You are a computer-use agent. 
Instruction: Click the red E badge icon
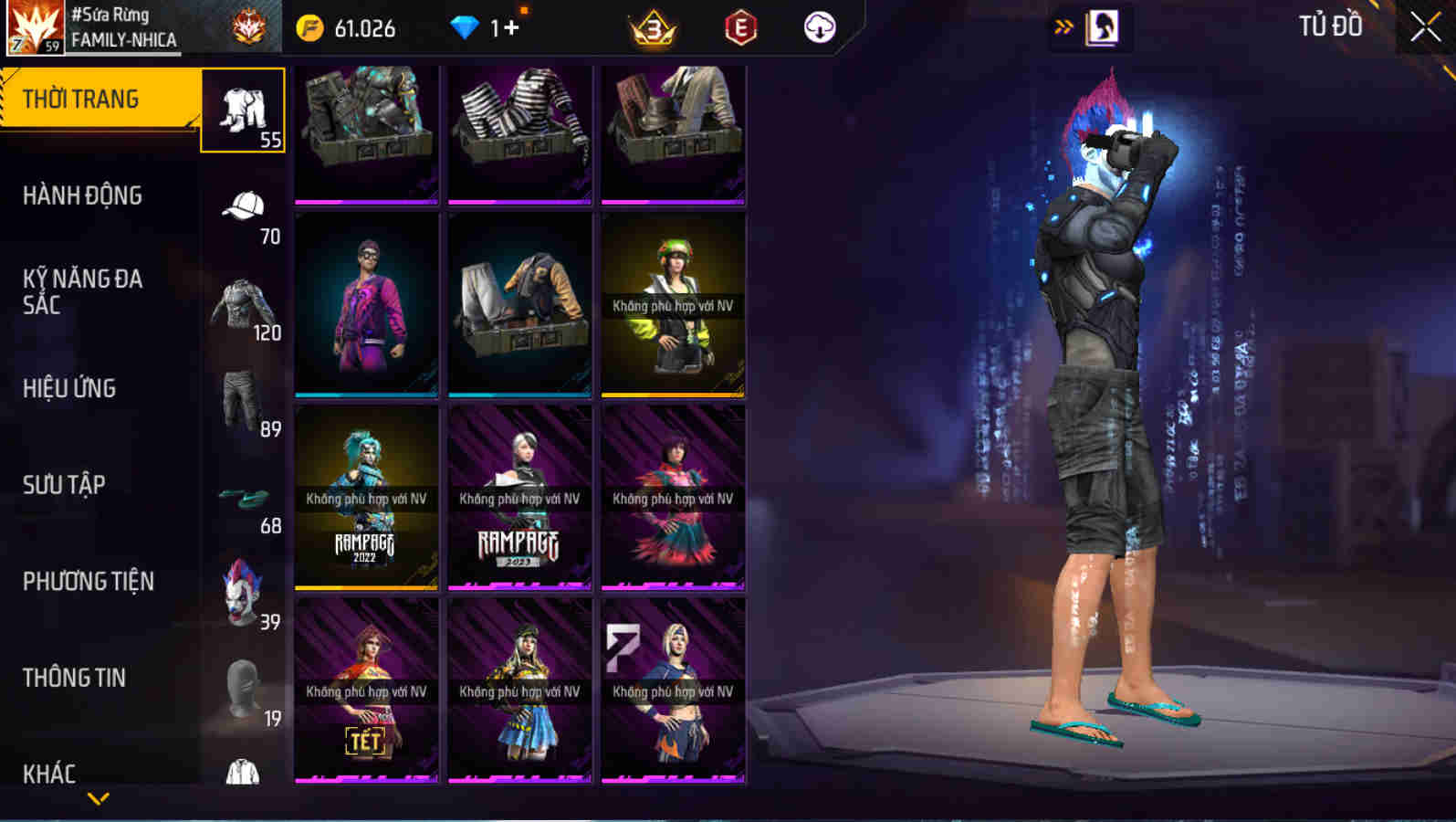(x=741, y=26)
